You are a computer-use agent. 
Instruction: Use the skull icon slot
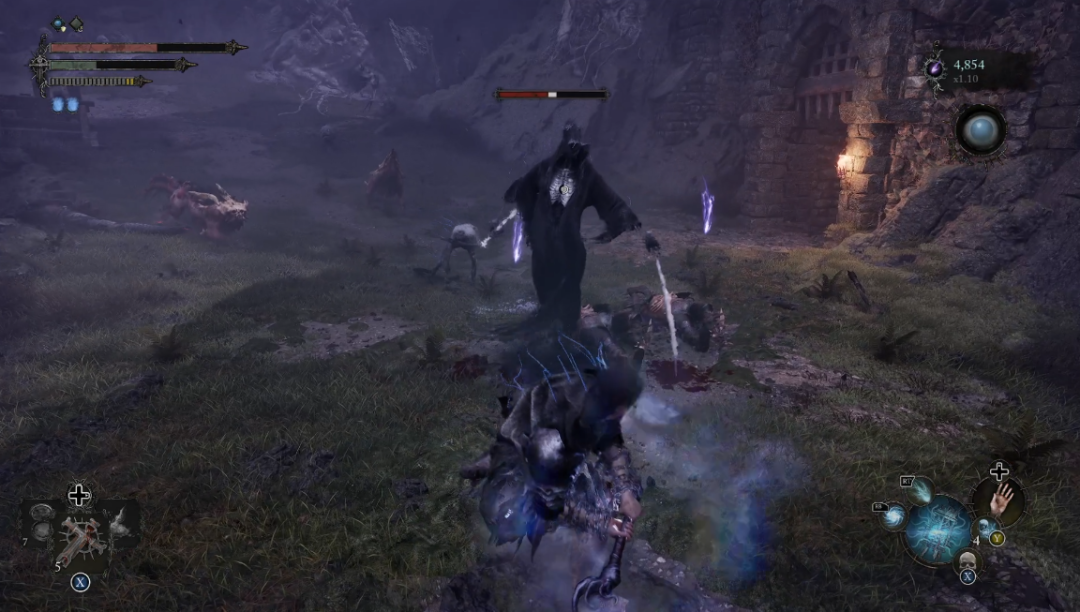click(x=967, y=560)
